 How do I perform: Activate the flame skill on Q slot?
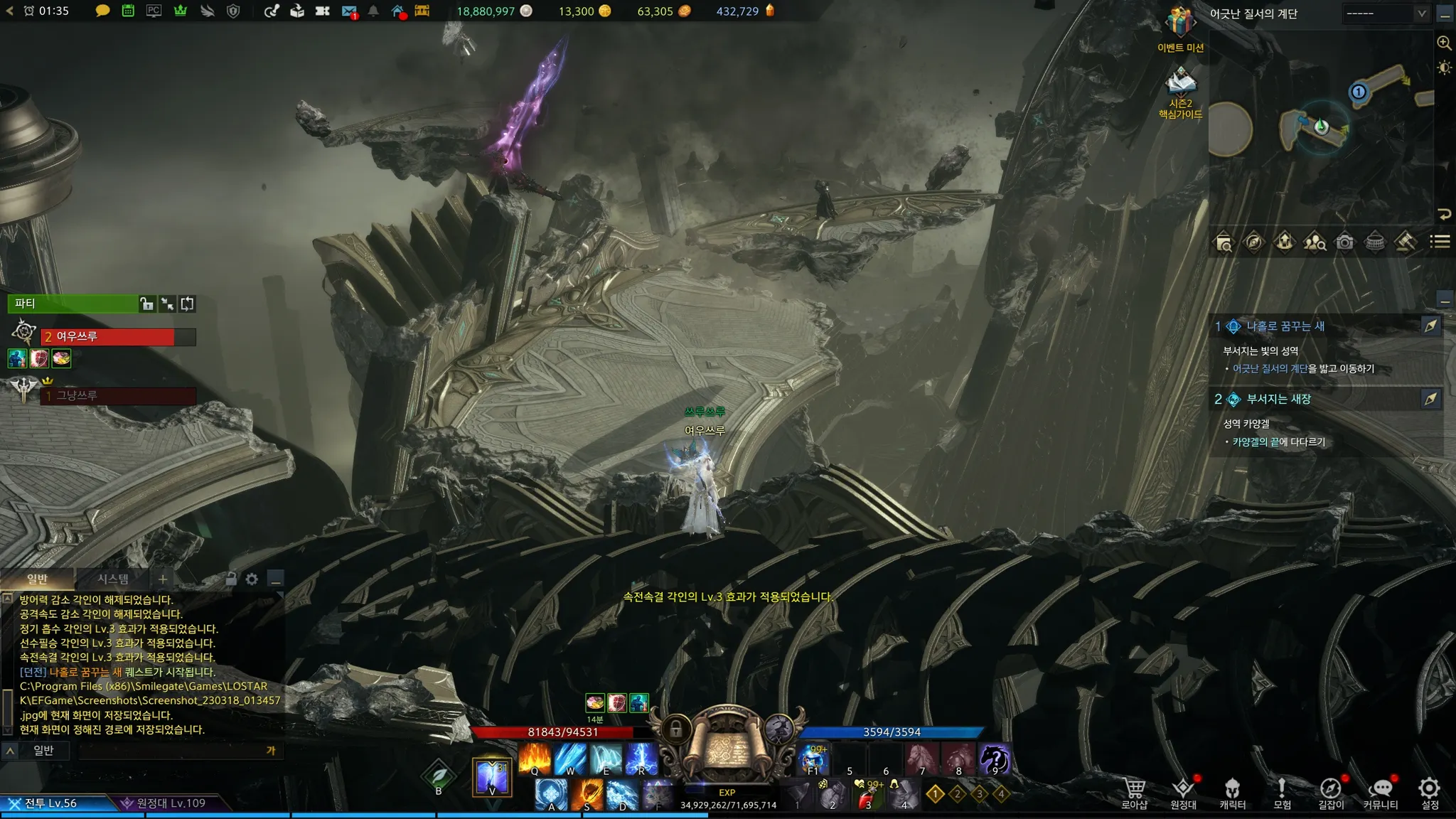click(x=535, y=758)
